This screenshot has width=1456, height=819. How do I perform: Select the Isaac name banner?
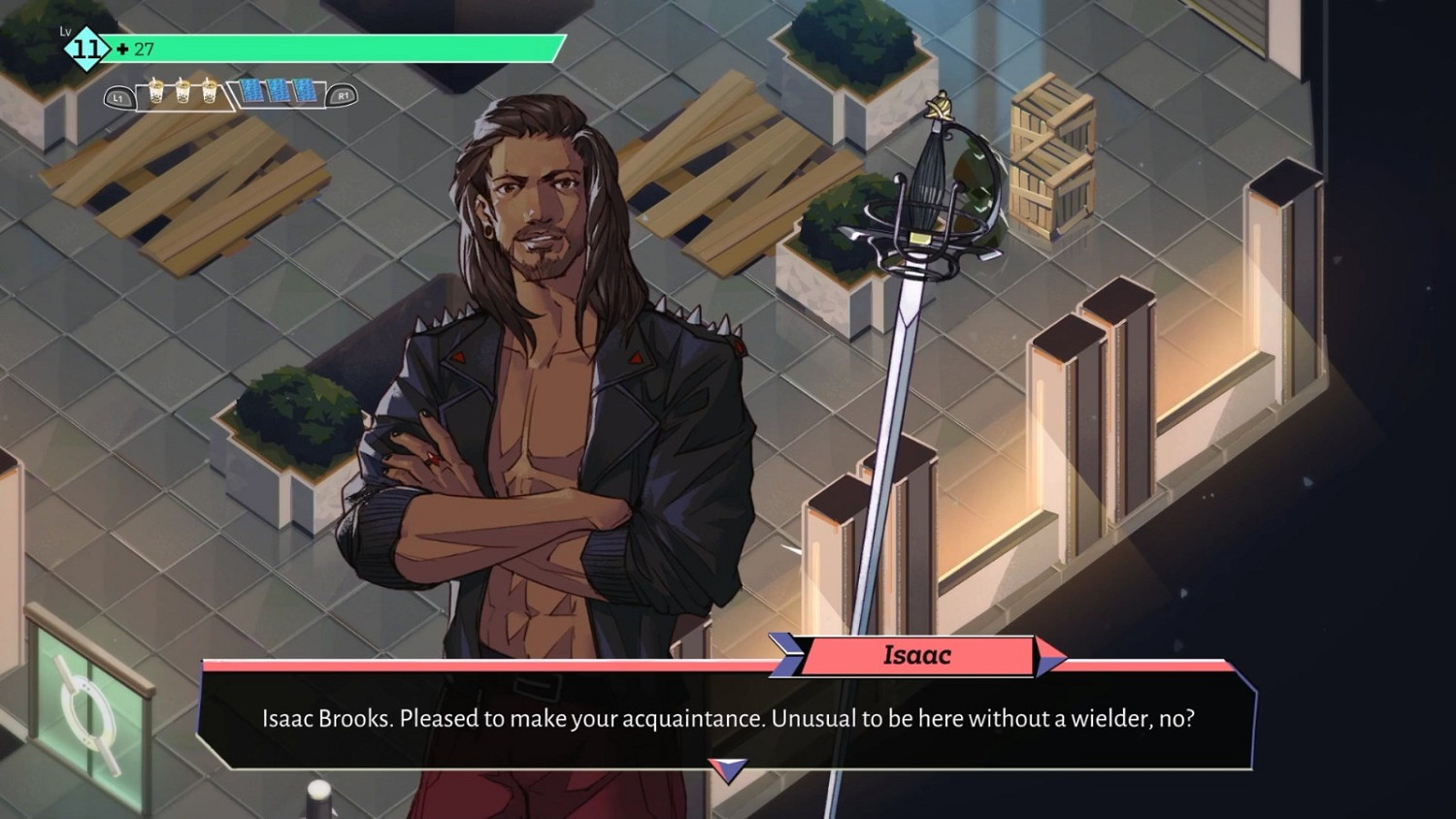pyautogui.click(x=917, y=655)
